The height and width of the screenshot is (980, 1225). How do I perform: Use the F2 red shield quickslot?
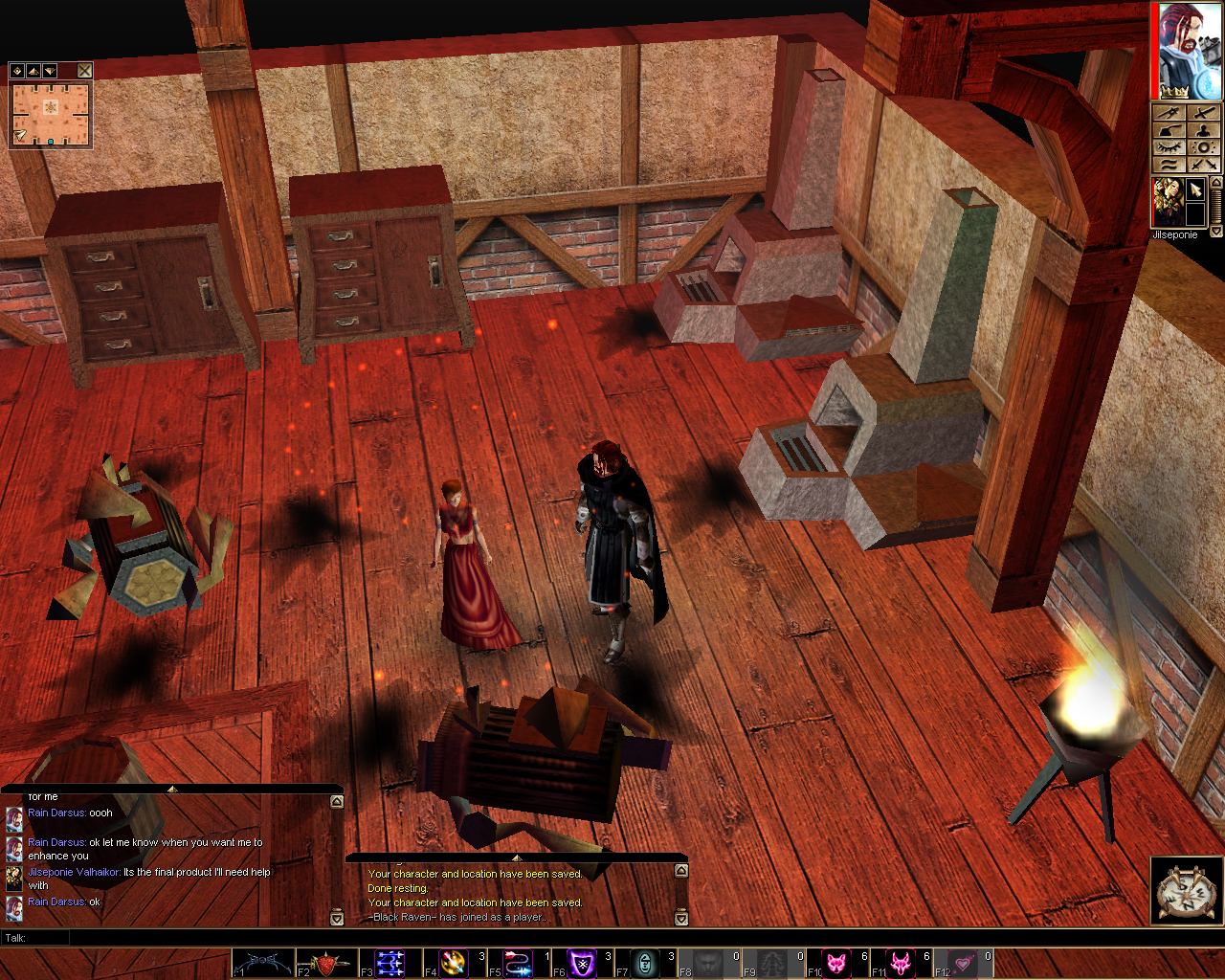(326, 963)
